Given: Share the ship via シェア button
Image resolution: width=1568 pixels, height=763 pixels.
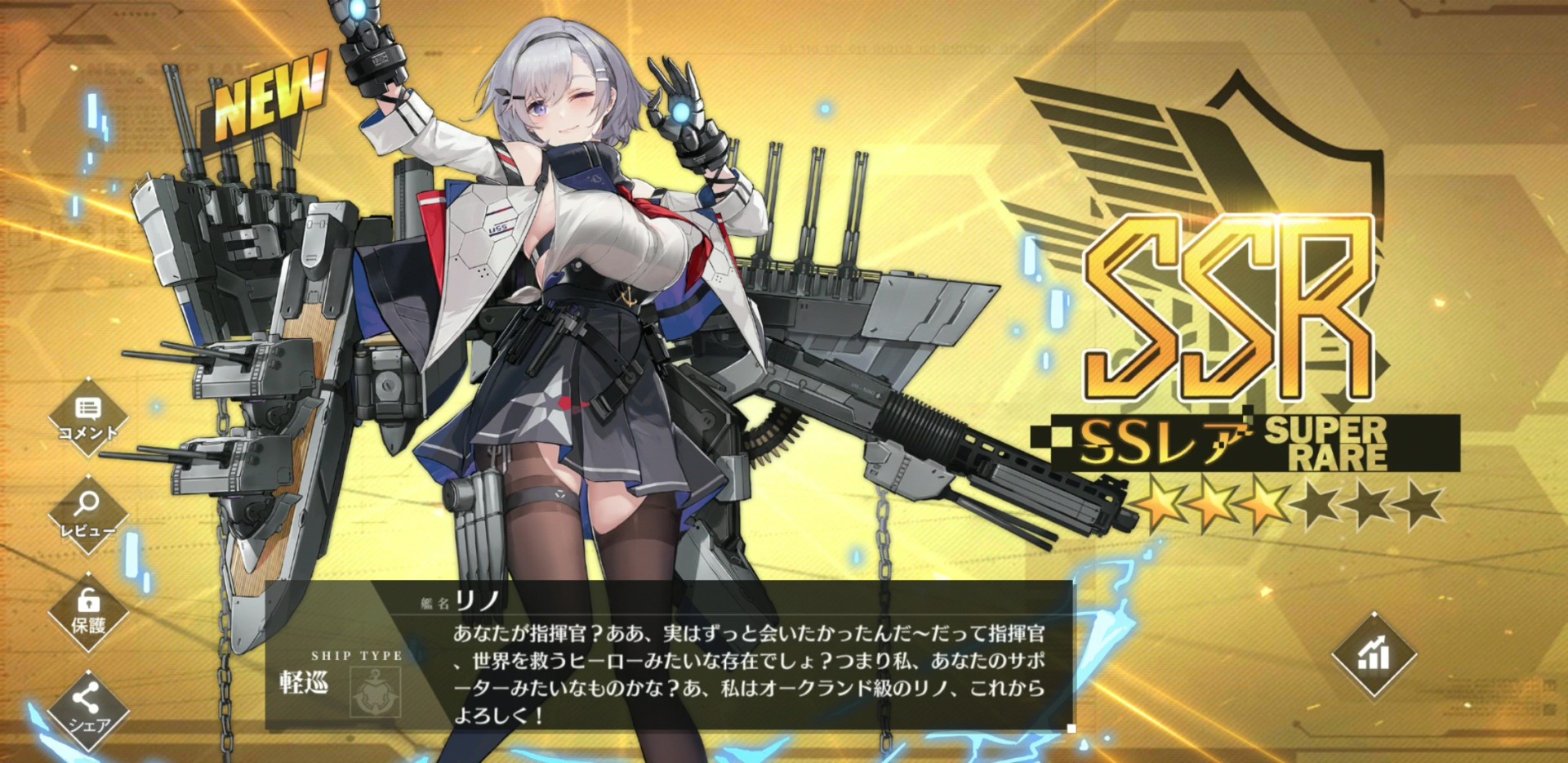Looking at the screenshot, I should click(x=87, y=707).
